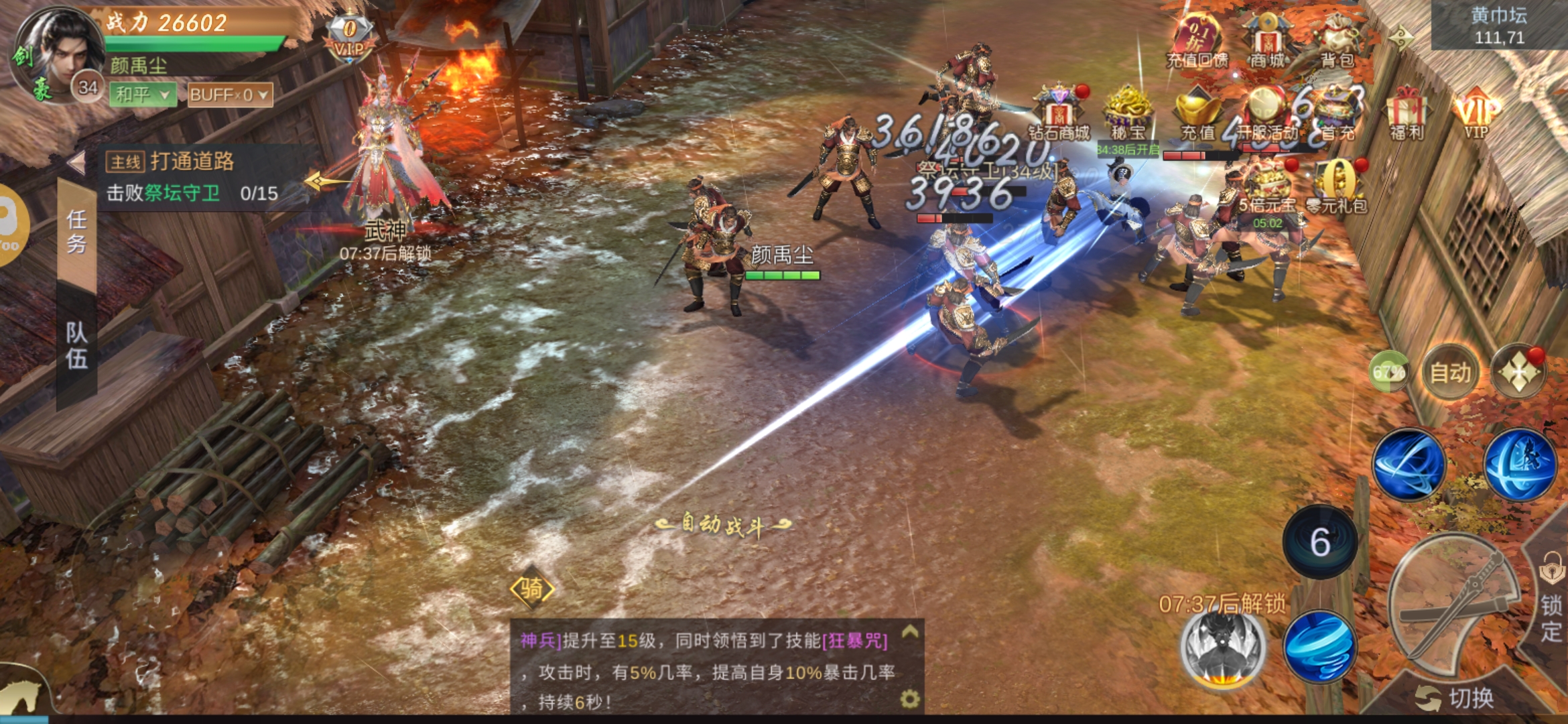Toggle the 锁定 target lock button
Screen dimensions: 1568x724
point(1551,603)
